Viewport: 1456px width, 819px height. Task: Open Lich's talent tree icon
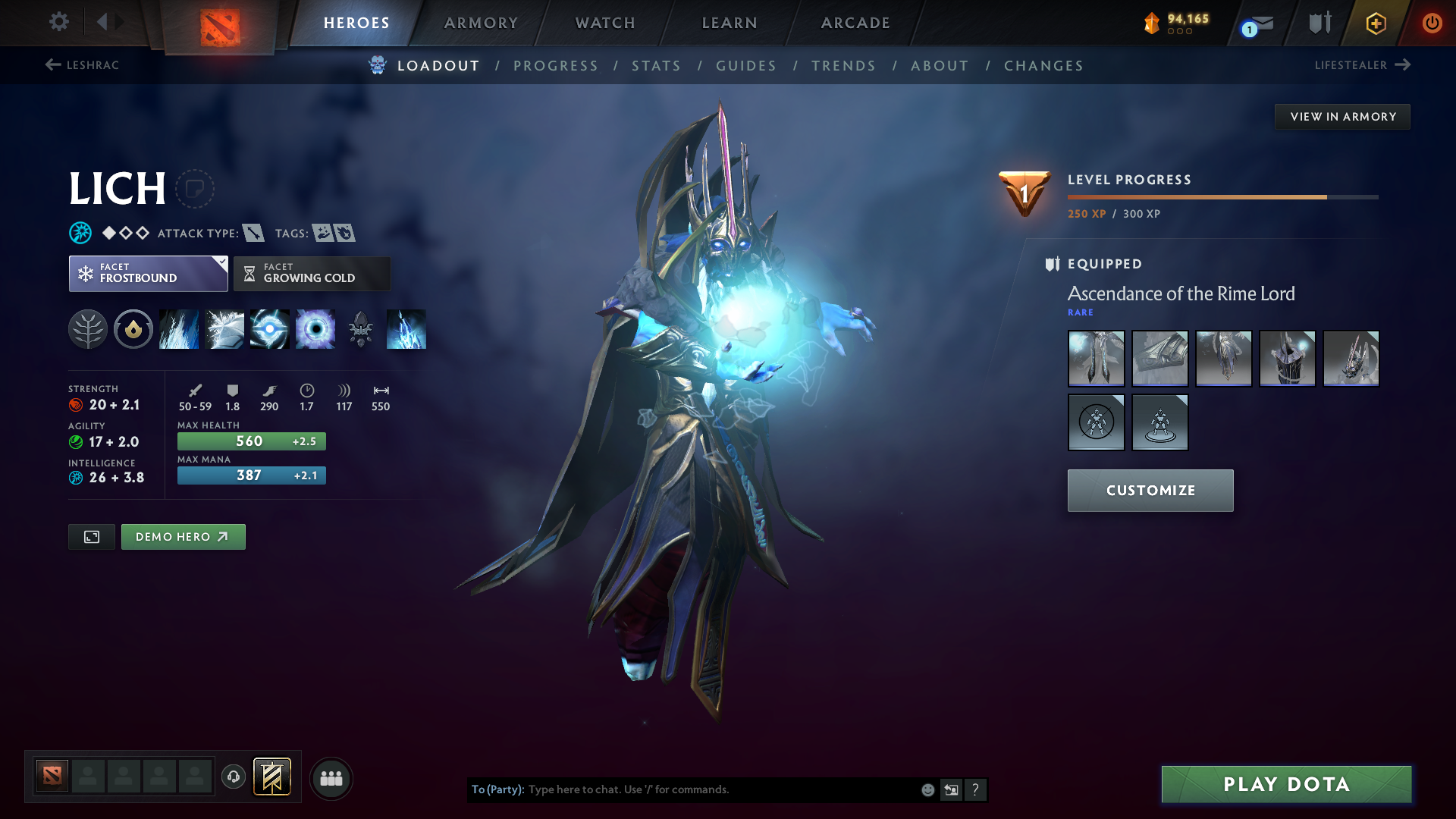pos(89,329)
